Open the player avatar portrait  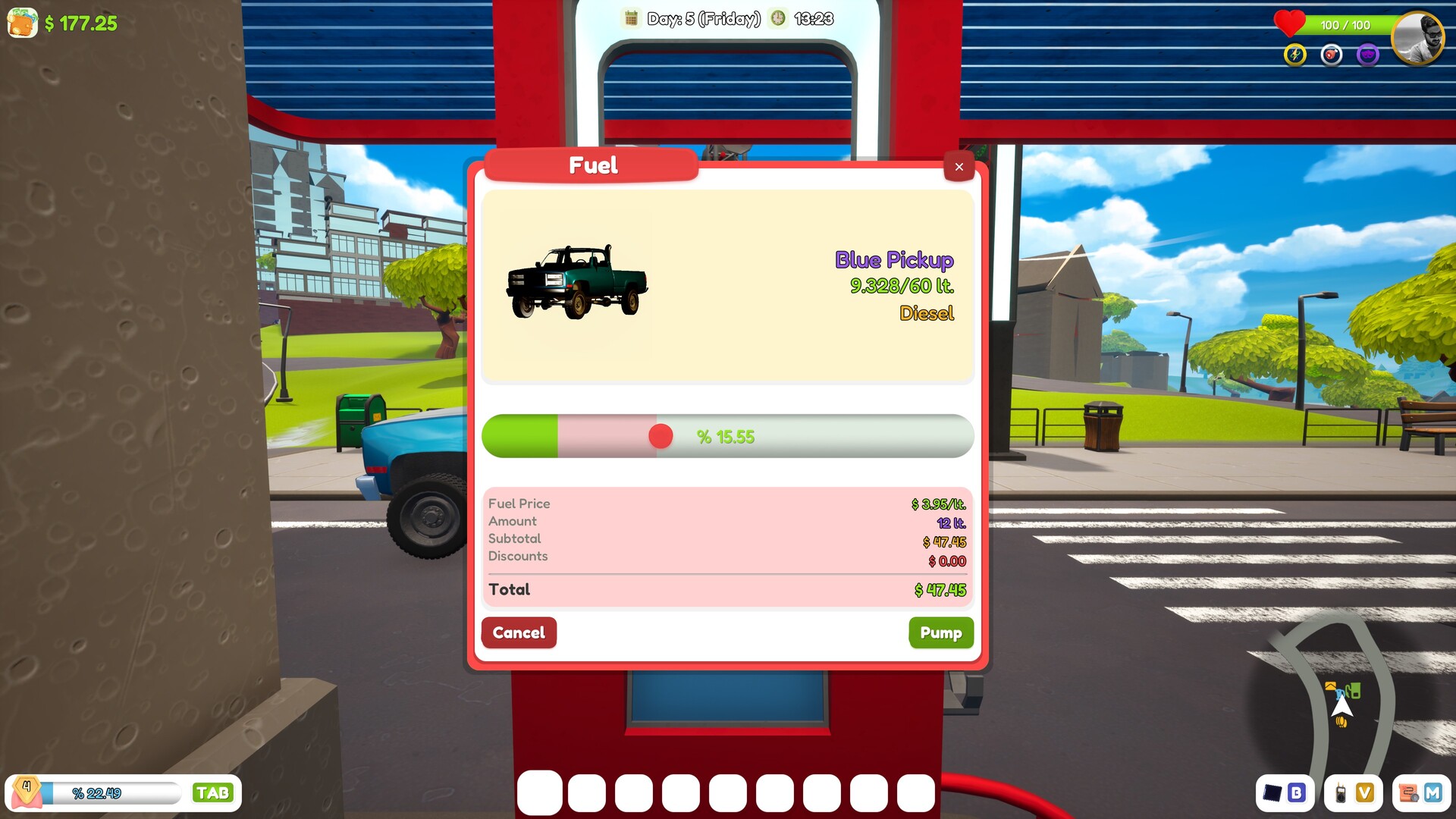(1420, 38)
